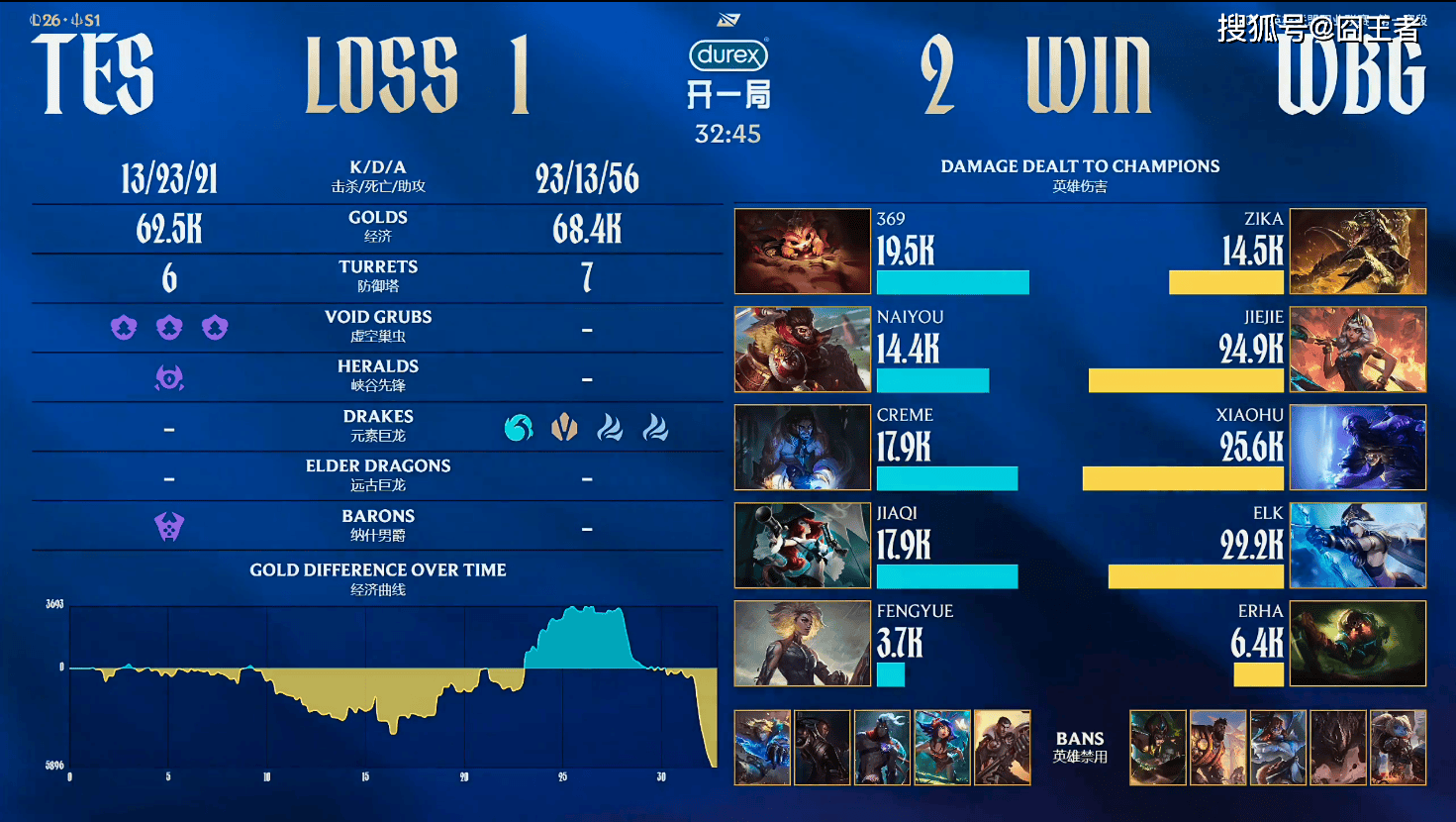Screen dimensions: 1456x822
Task: Open Xiaohu's champion portrait
Action: pyautogui.click(x=1358, y=447)
